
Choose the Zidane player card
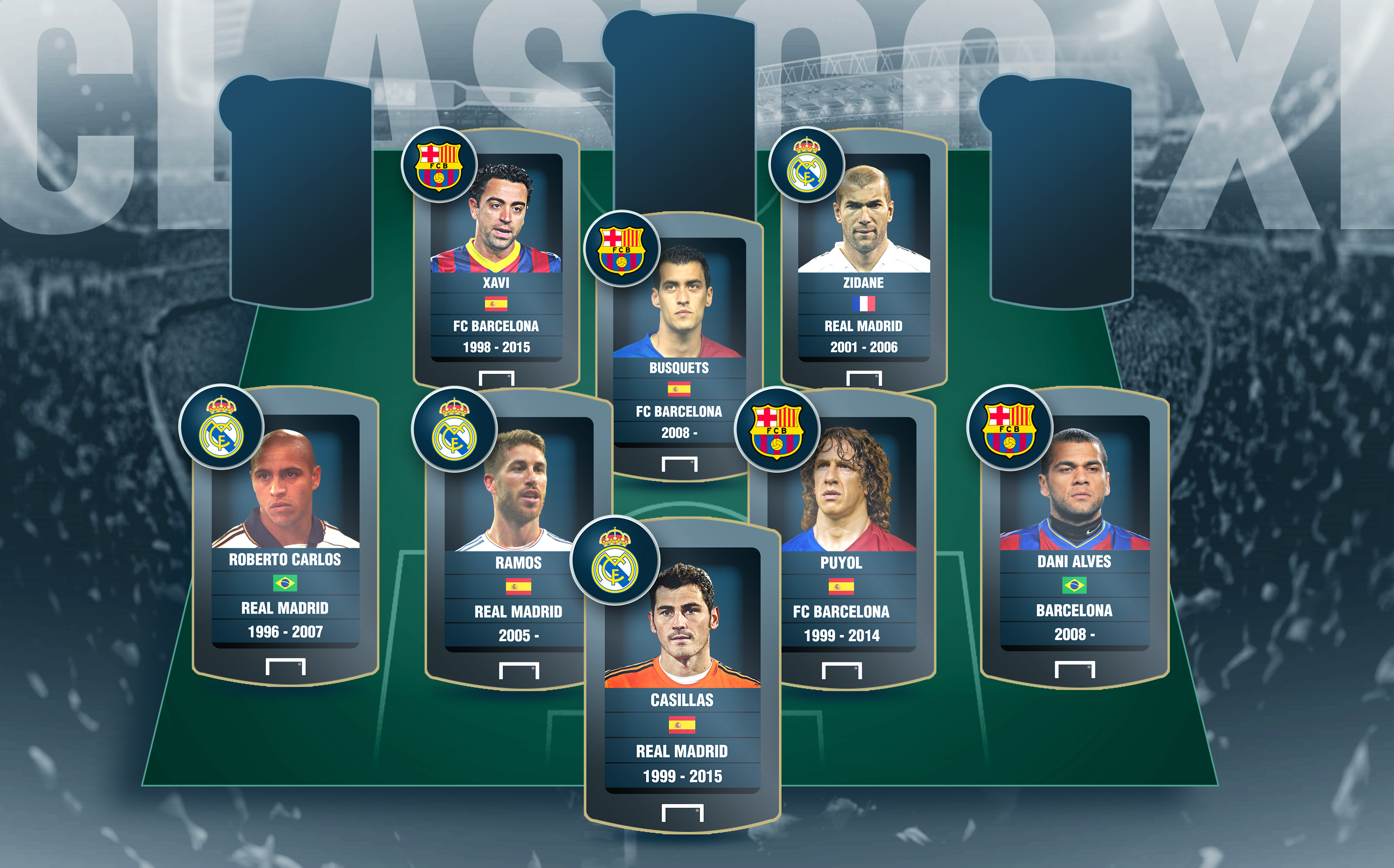(x=863, y=258)
